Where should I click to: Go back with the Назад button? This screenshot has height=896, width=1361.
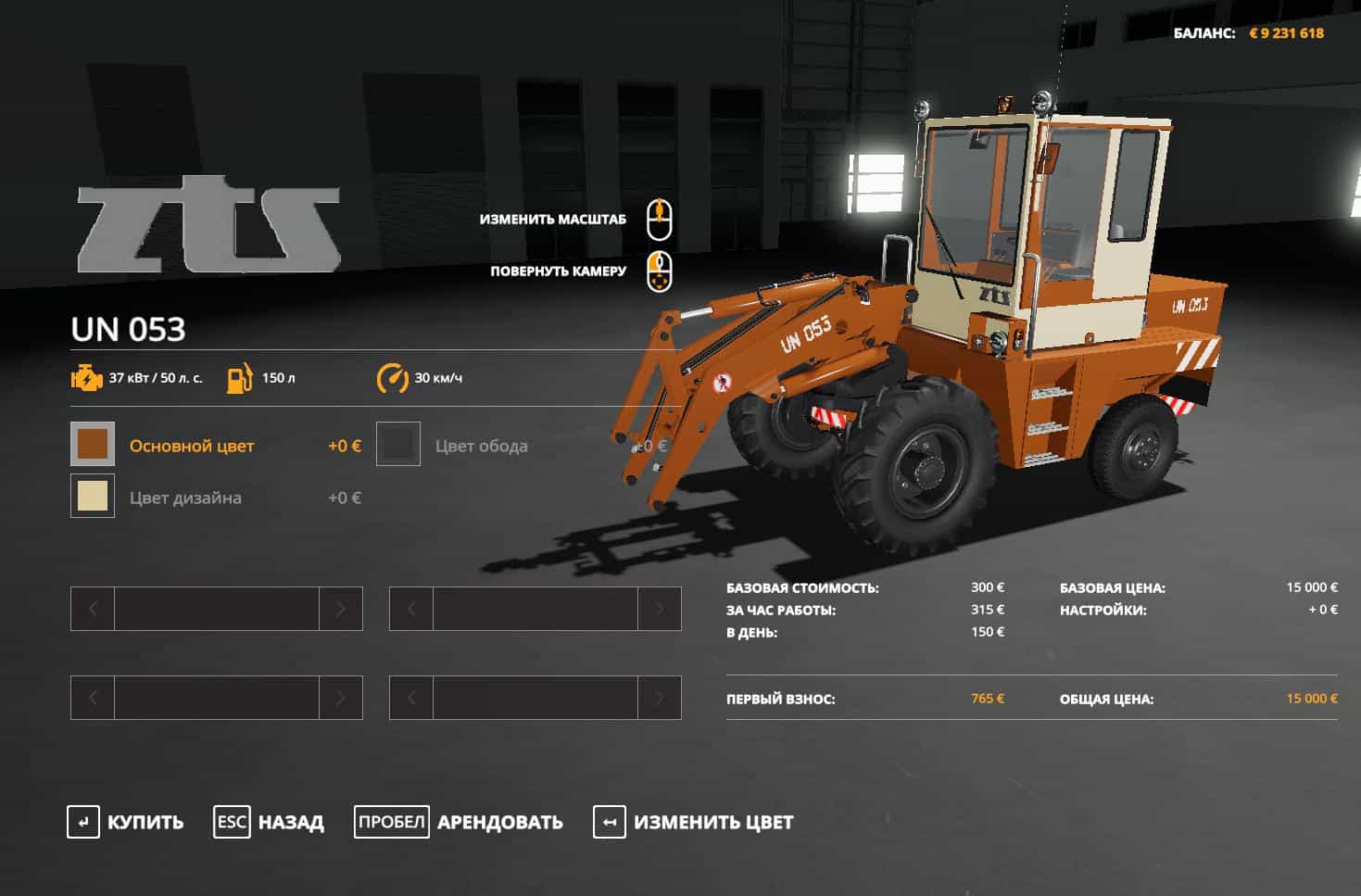pyautogui.click(x=270, y=822)
